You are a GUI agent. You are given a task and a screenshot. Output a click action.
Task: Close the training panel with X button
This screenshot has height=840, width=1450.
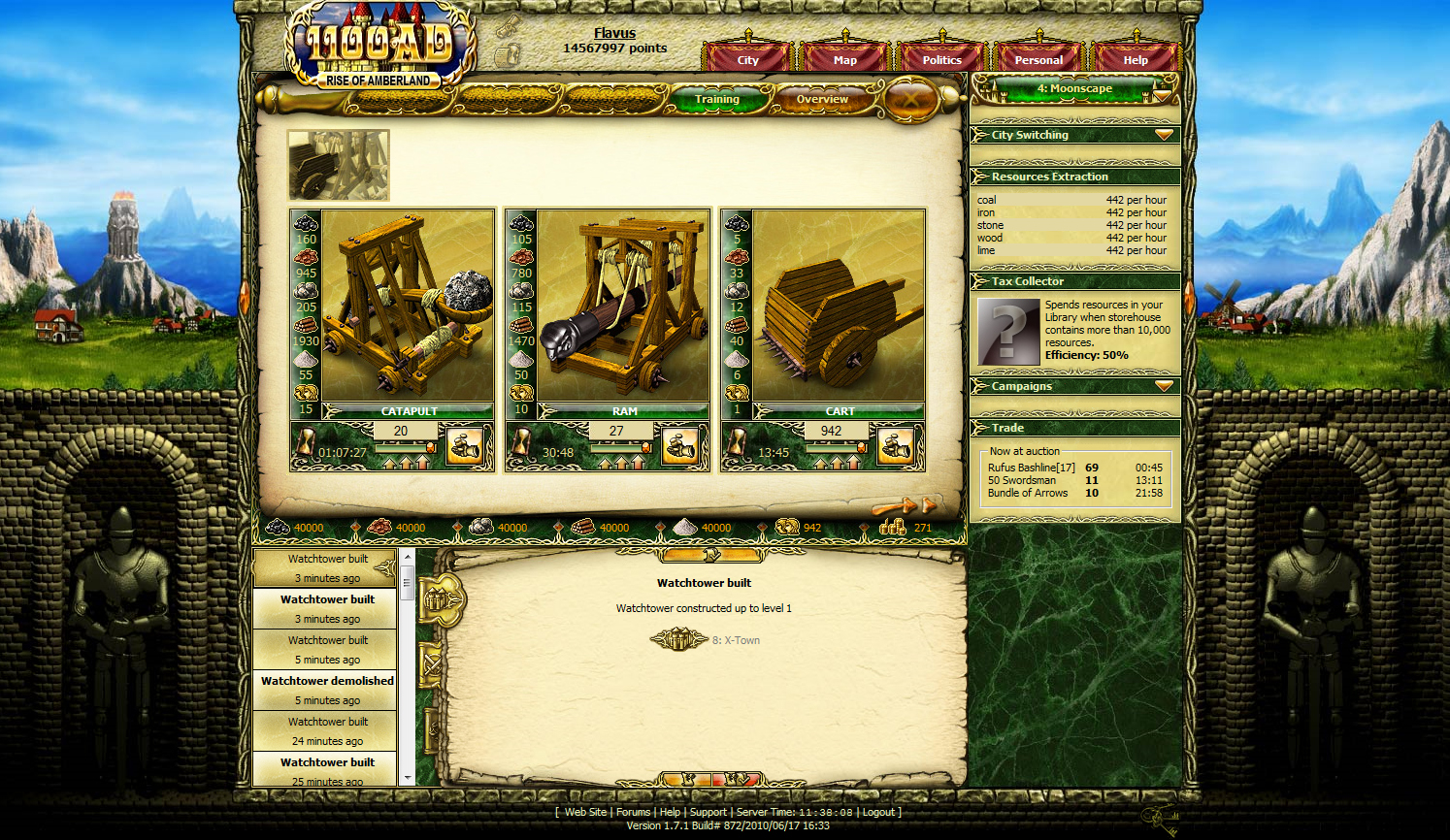tap(909, 99)
